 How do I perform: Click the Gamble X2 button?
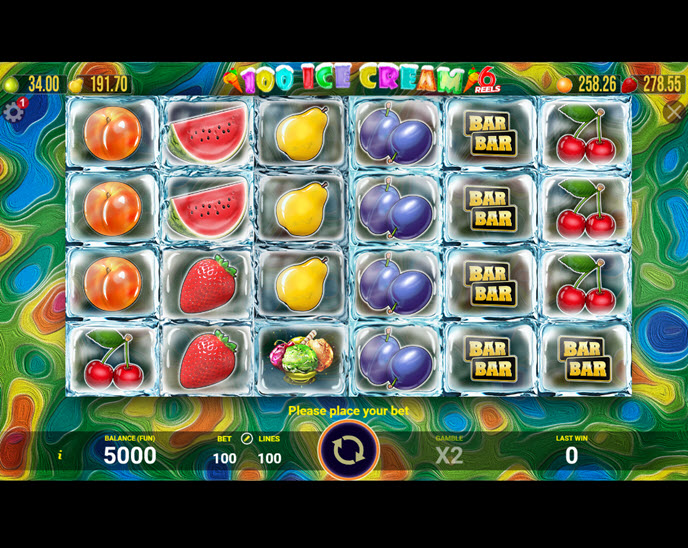pos(449,454)
